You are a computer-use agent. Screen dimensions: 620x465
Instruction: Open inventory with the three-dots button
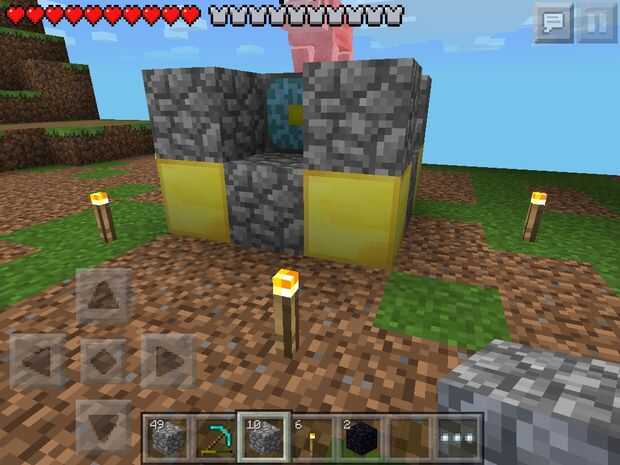click(460, 436)
